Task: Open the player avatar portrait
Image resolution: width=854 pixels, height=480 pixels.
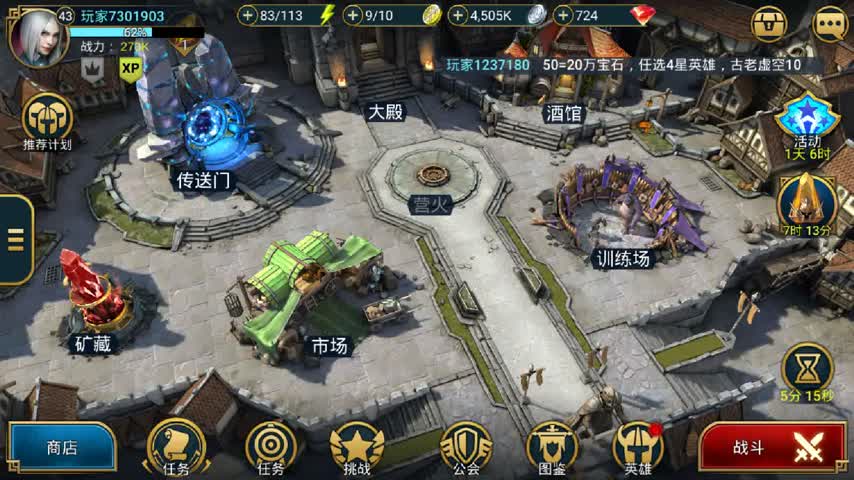Action: click(32, 35)
